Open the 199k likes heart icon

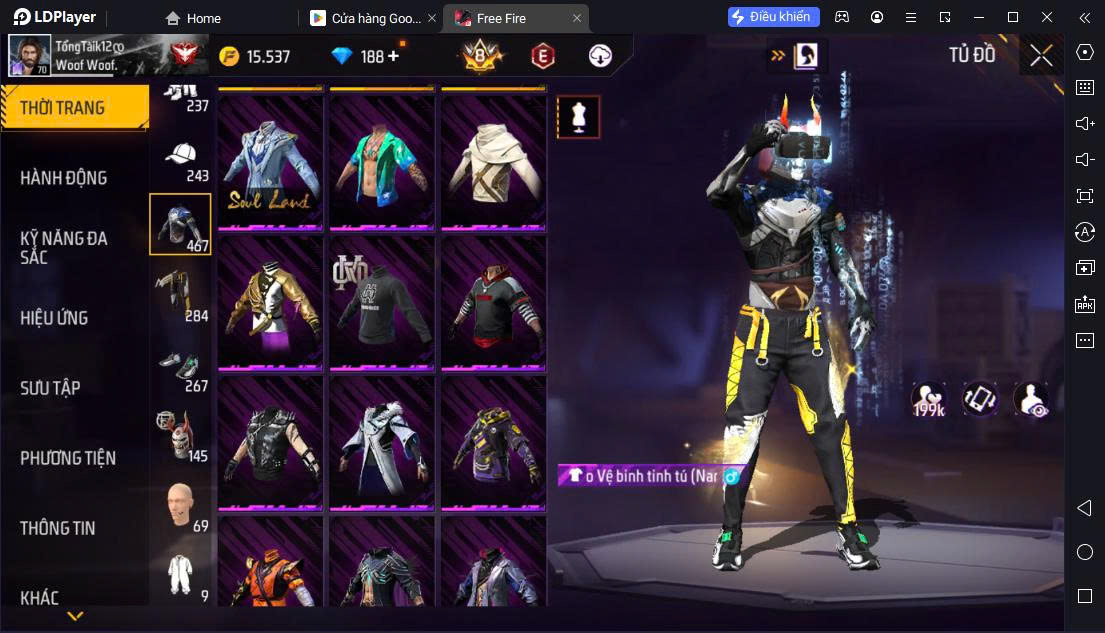point(928,399)
